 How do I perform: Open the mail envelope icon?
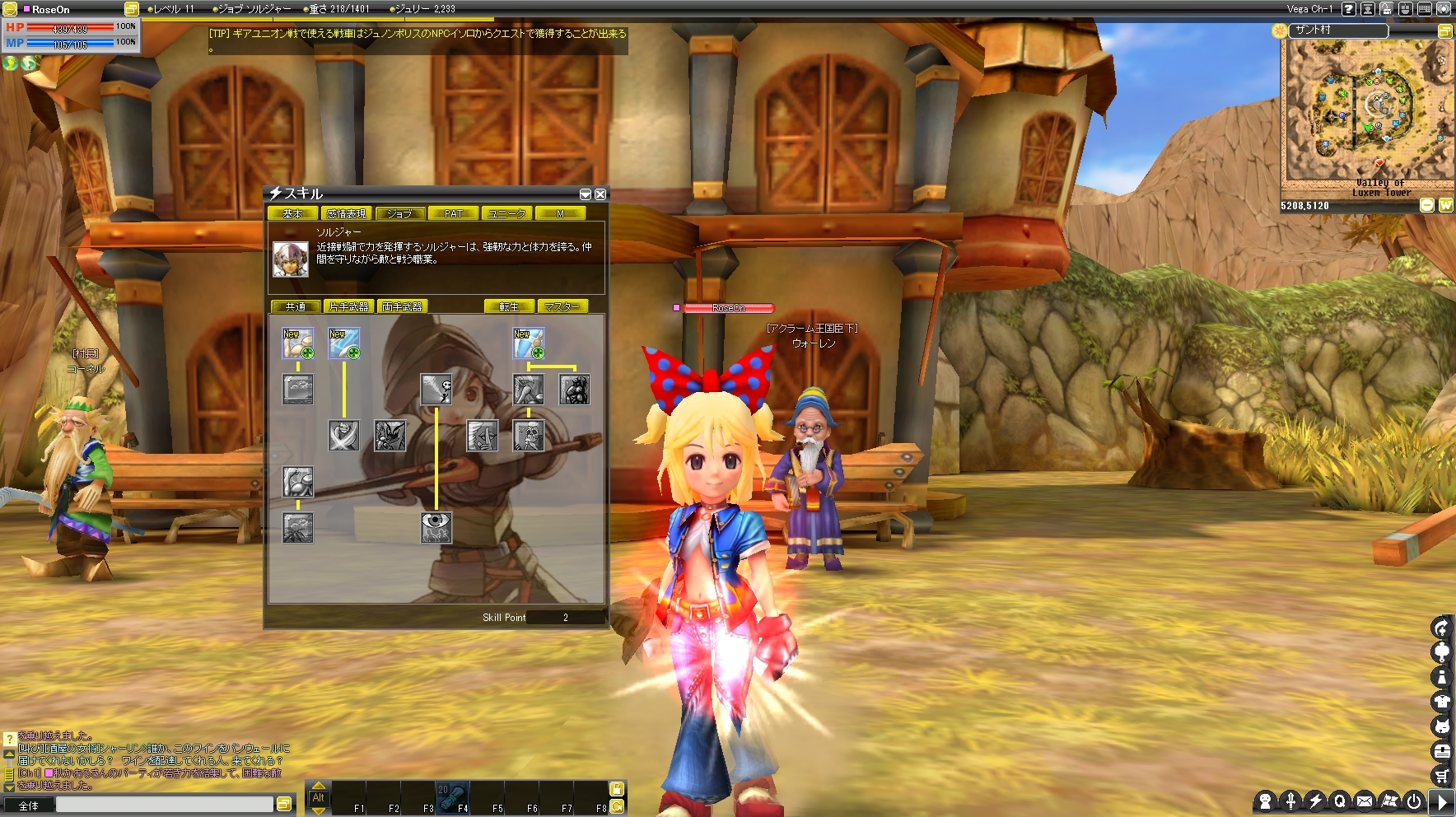click(1365, 801)
